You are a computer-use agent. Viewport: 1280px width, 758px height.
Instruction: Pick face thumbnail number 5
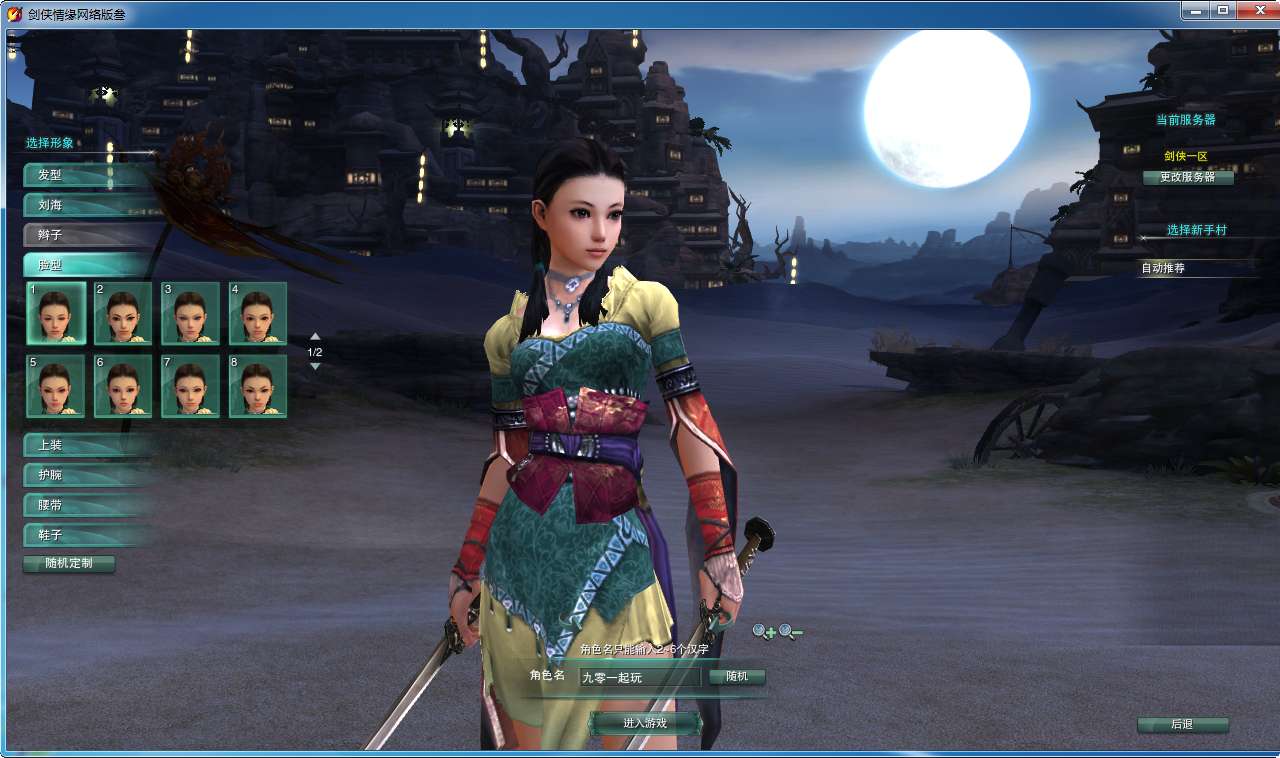(56, 386)
